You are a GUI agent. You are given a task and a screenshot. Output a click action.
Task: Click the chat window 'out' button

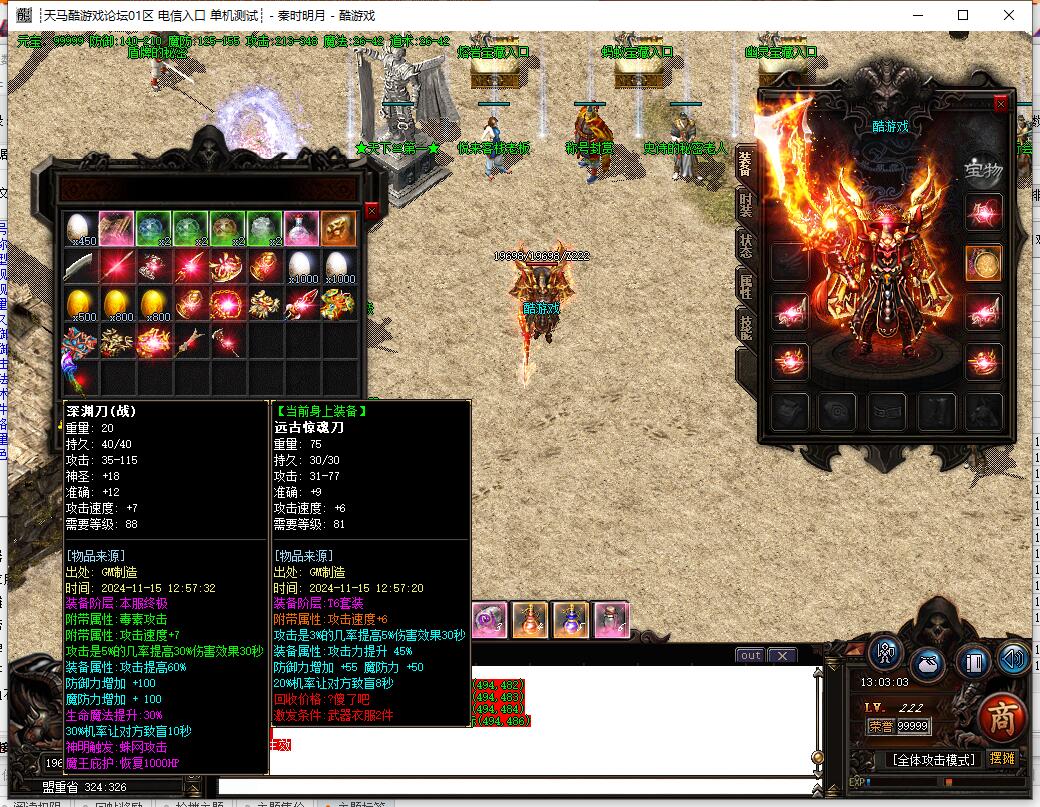(x=749, y=656)
